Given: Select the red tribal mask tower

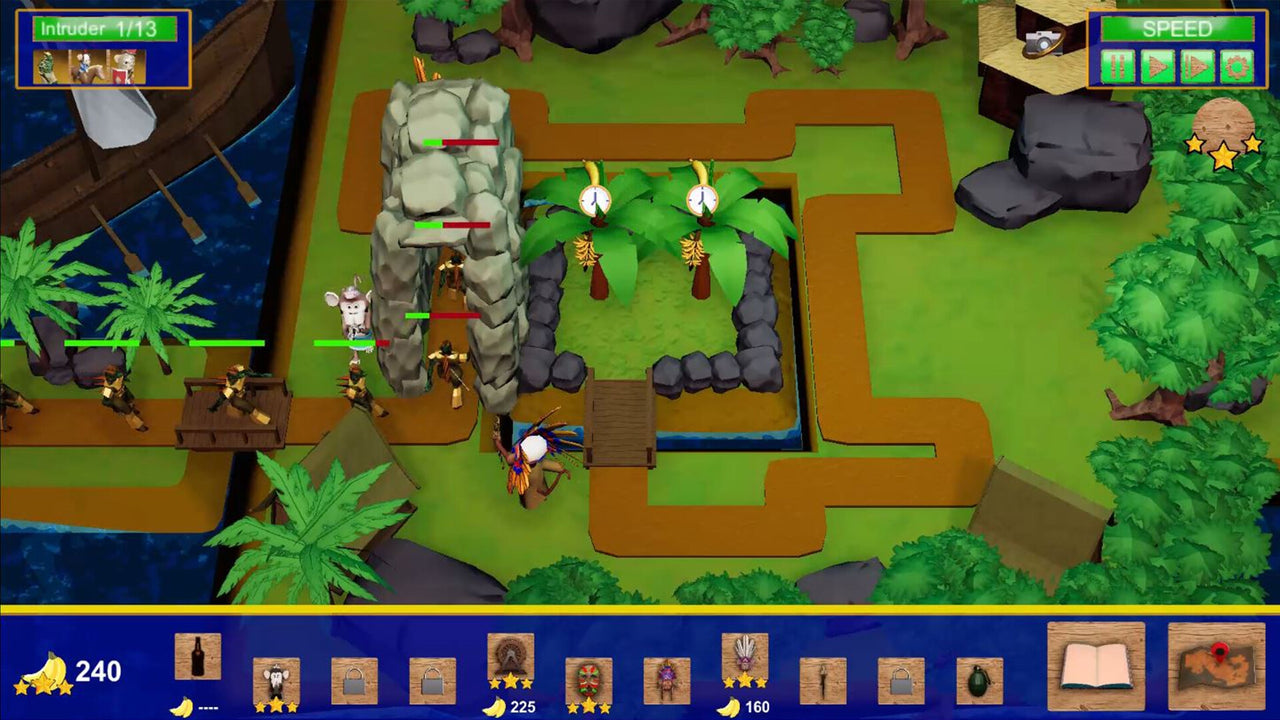Looking at the screenshot, I should 589,678.
